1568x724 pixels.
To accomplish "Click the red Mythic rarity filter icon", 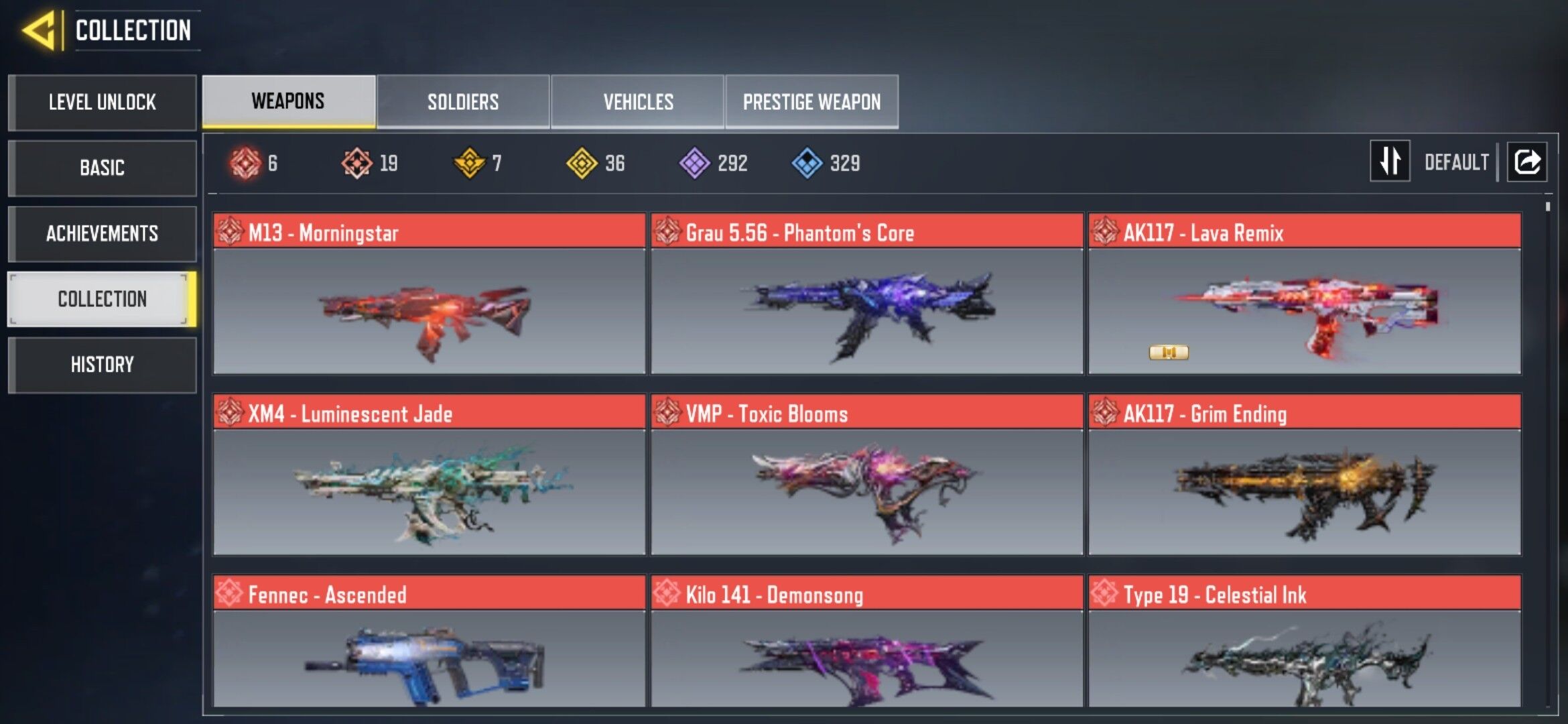I will coord(245,161).
